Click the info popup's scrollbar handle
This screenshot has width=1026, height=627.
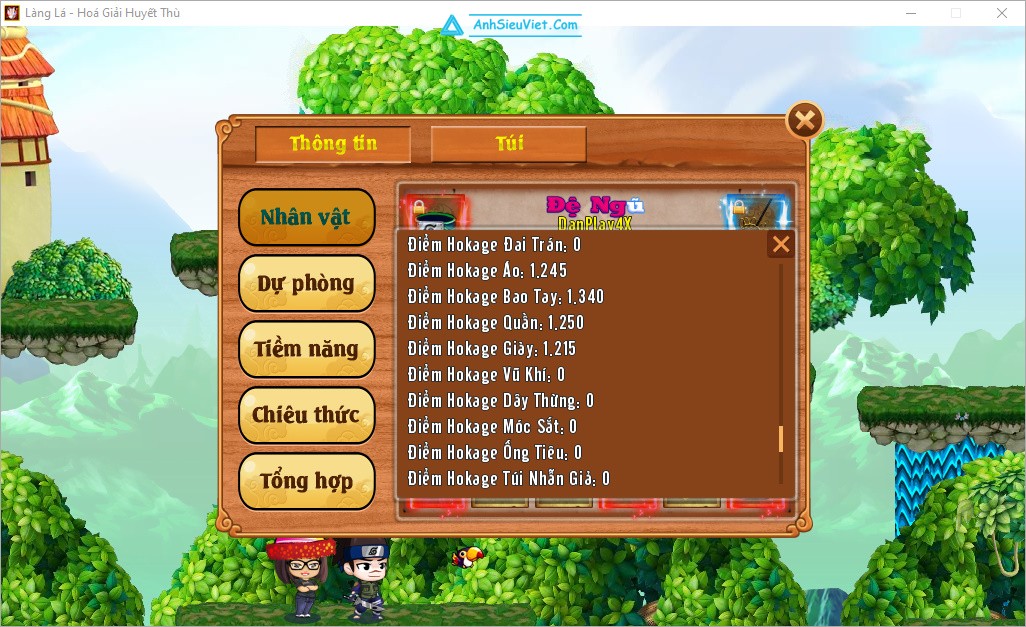781,440
